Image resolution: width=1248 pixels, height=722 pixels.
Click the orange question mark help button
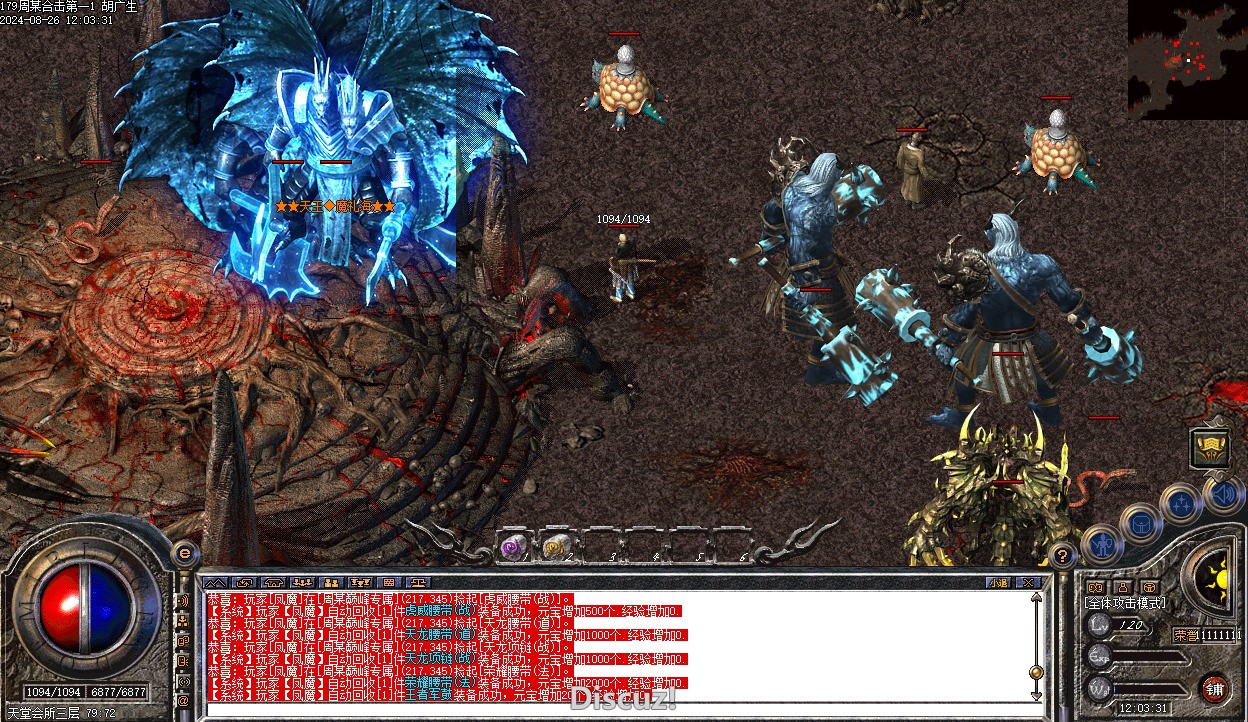1064,554
